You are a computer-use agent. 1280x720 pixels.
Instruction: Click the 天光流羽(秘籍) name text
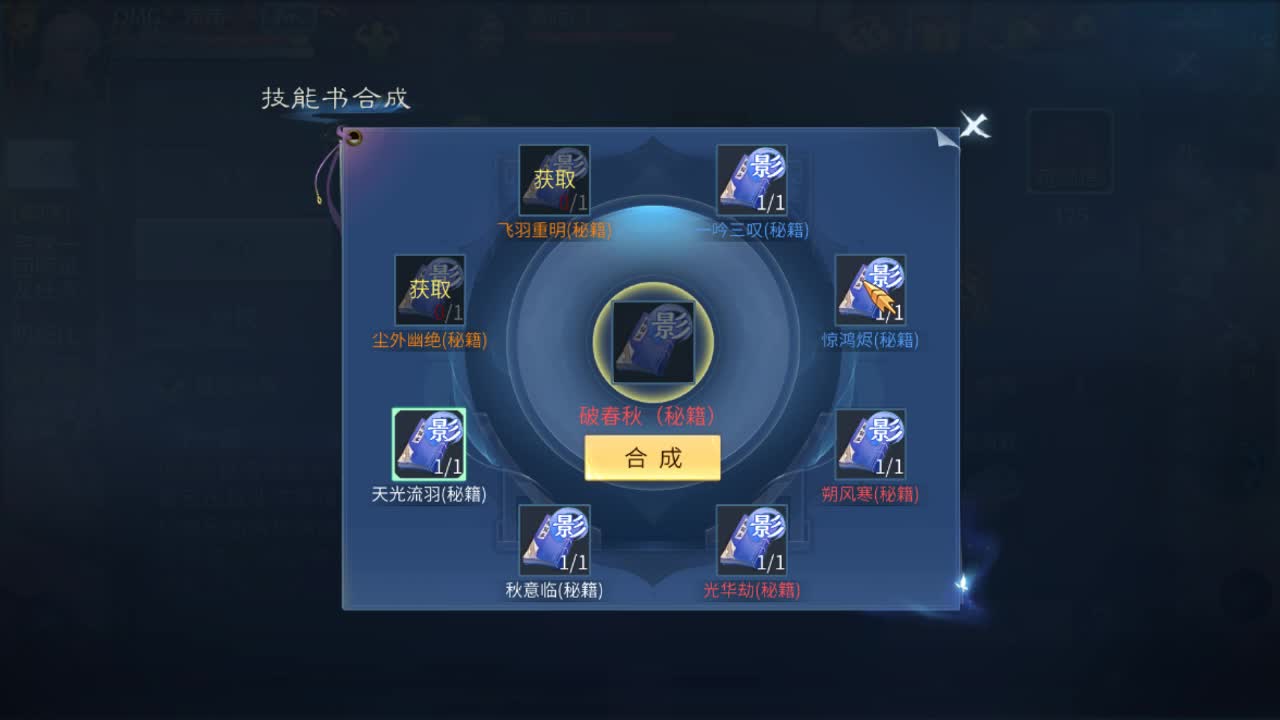click(x=427, y=493)
